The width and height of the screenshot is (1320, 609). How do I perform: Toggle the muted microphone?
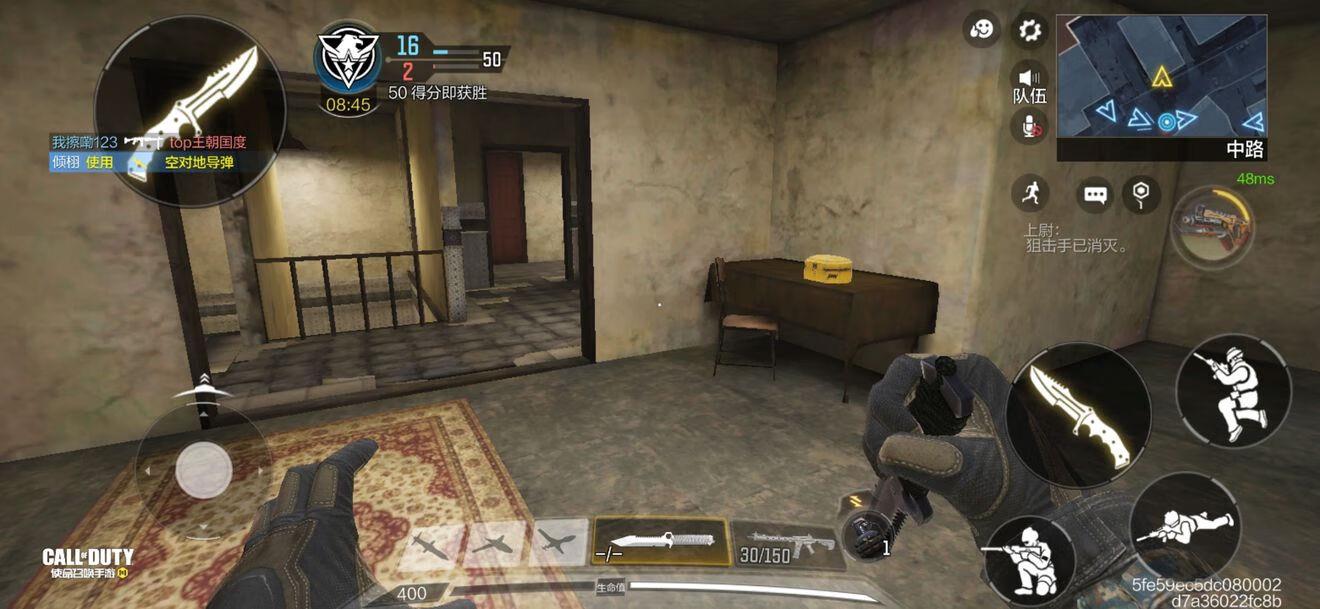click(1030, 125)
